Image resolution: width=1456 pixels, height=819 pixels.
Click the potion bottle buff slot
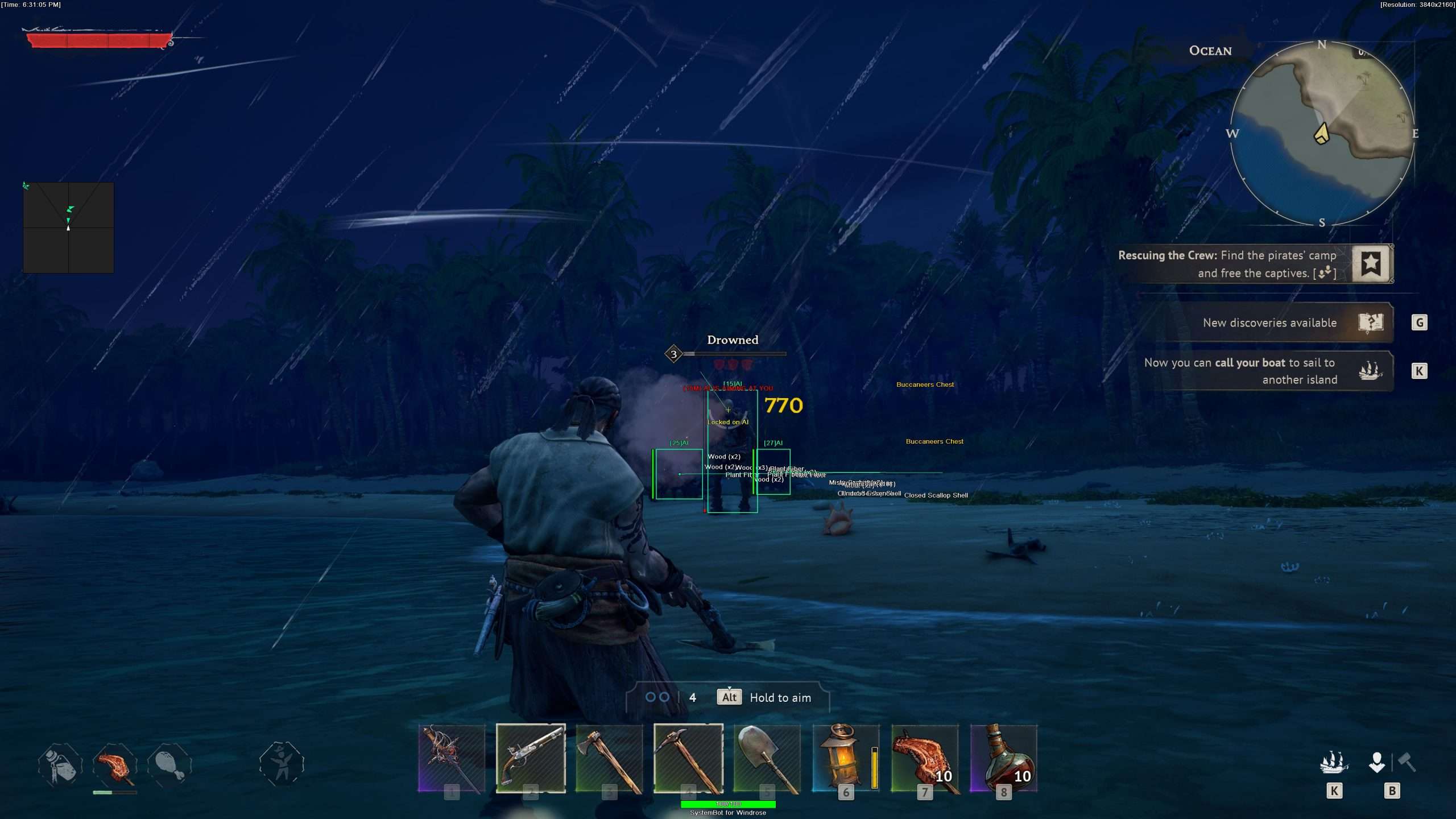pyautogui.click(x=60, y=764)
